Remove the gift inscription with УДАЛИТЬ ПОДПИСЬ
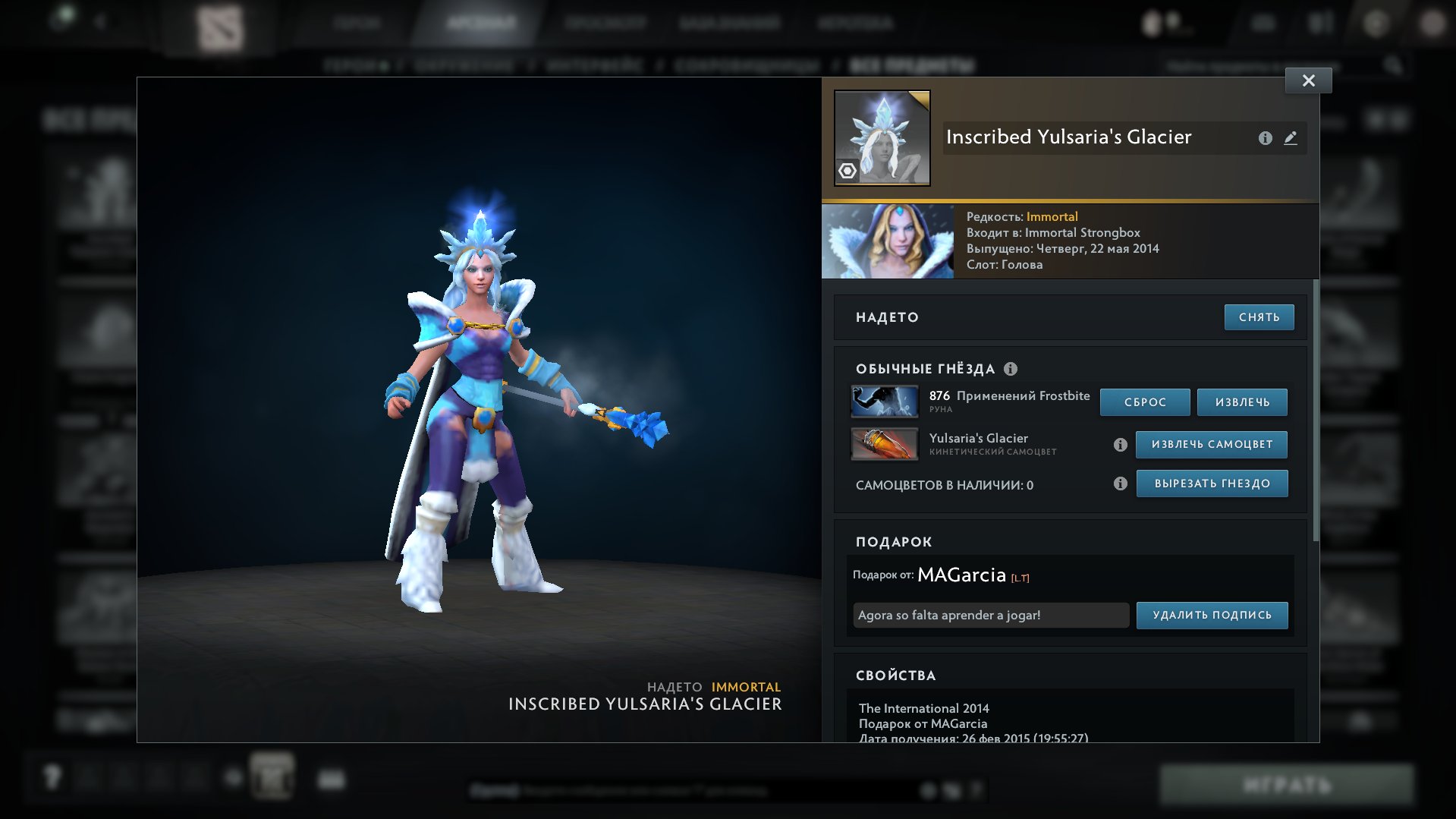This screenshot has width=1456, height=819. click(x=1212, y=616)
